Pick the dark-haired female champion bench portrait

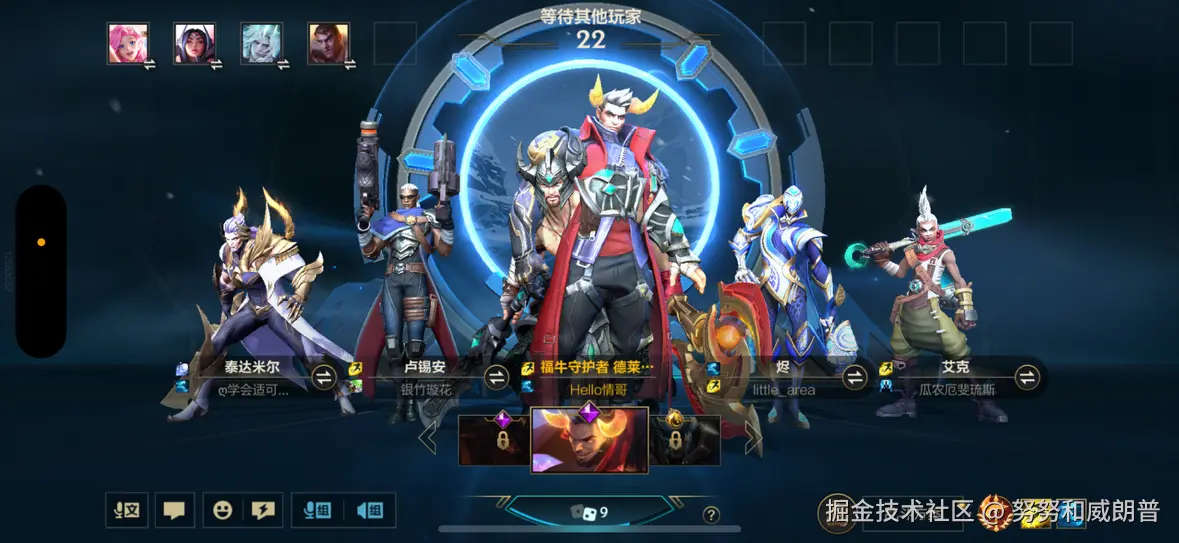coord(195,44)
